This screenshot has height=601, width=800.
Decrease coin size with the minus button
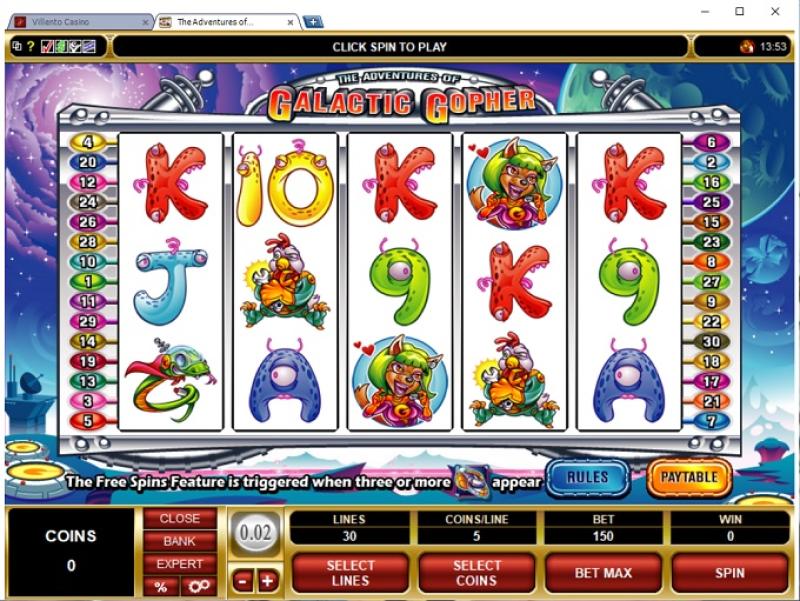243,581
